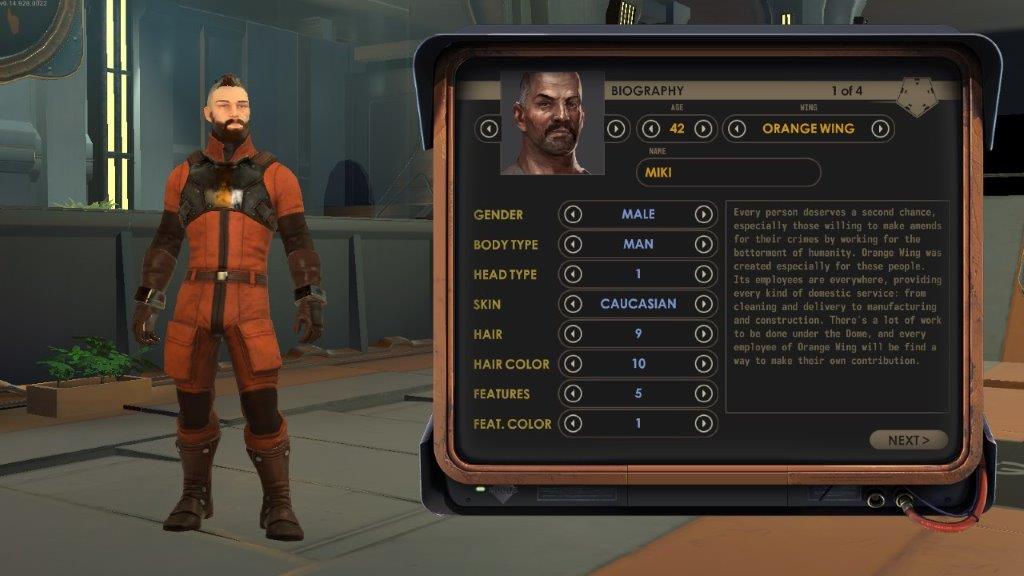Viewport: 1024px width, 576px height.
Task: Decrease the character age below 42
Action: [651, 129]
